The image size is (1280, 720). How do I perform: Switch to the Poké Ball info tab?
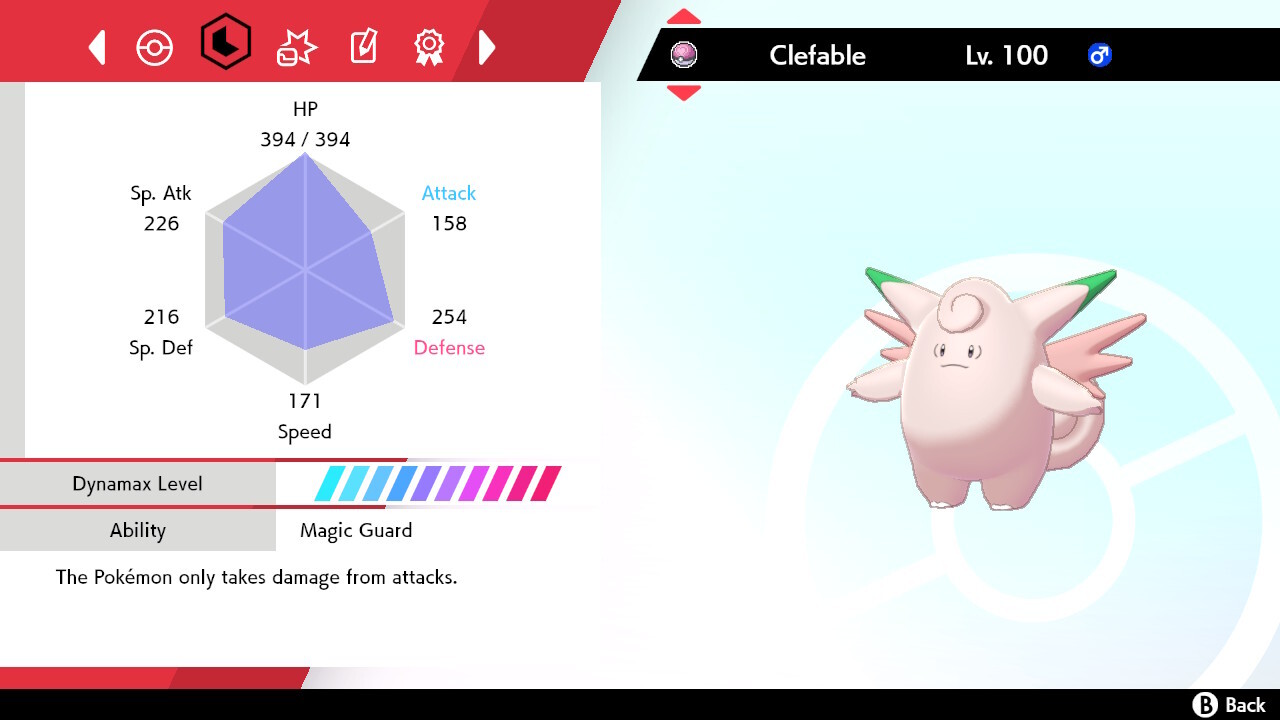click(155, 47)
